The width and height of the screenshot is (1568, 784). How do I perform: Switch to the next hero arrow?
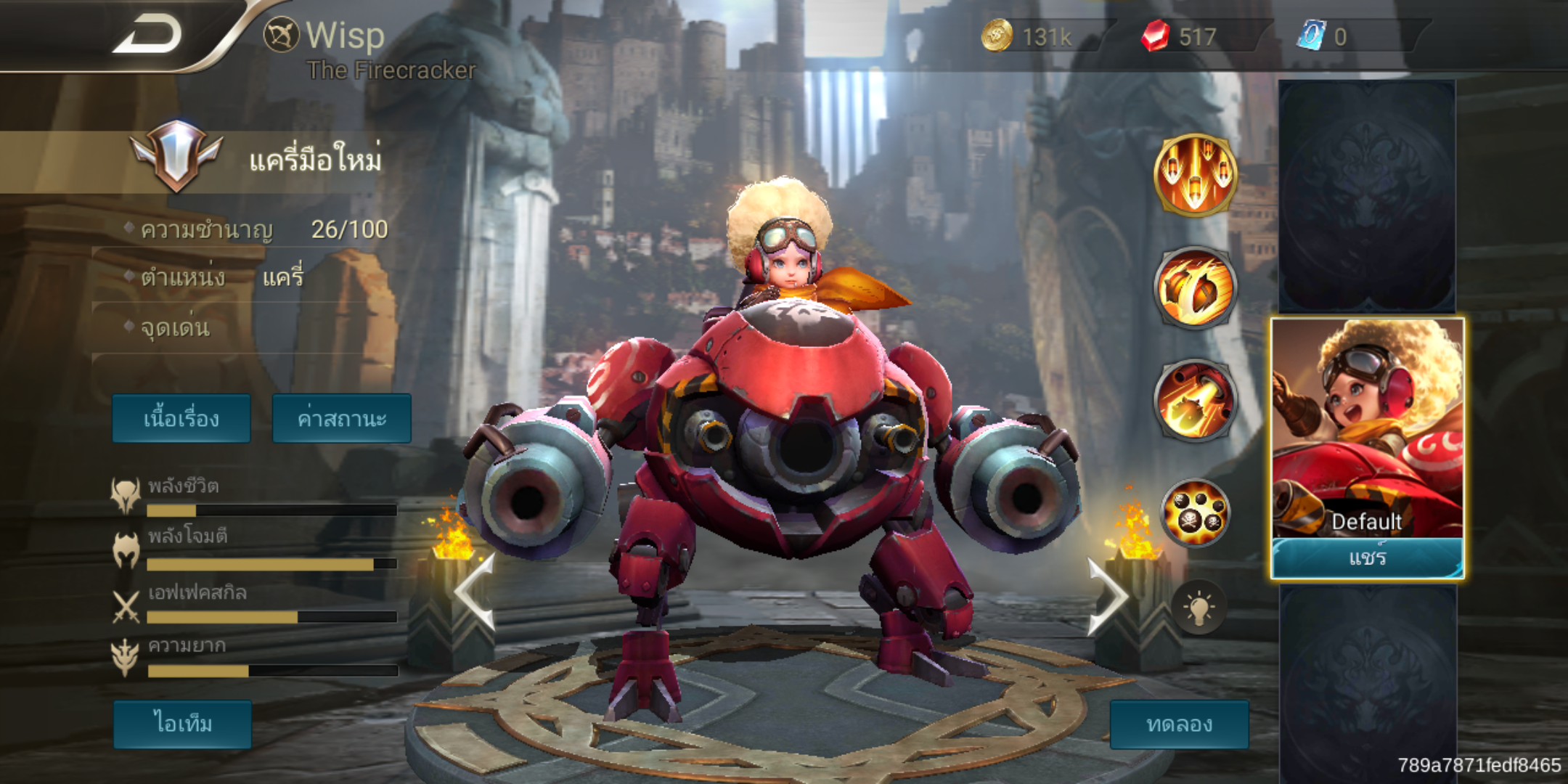[1107, 597]
